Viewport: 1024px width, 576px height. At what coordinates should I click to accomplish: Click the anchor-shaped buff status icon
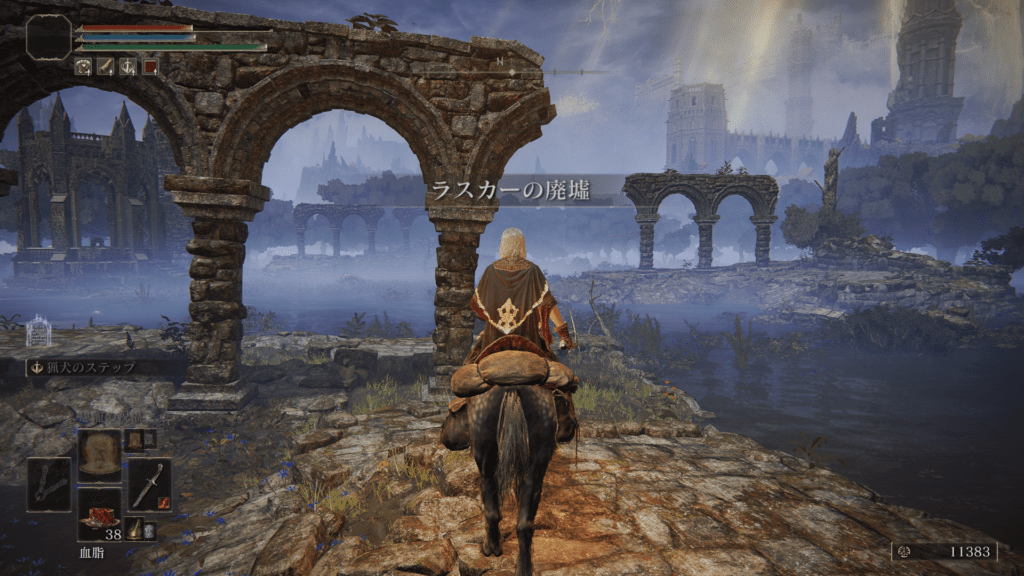coord(128,67)
